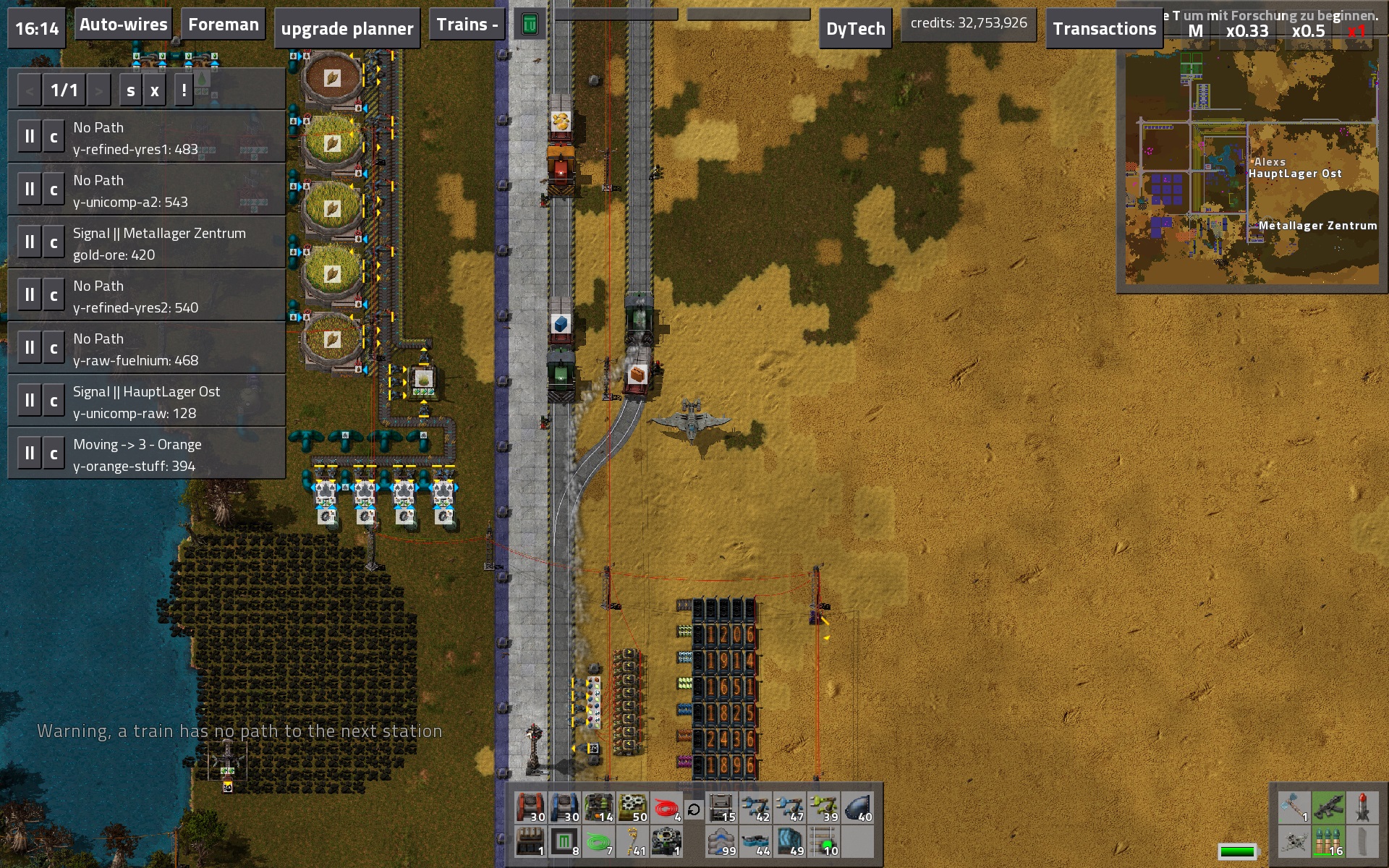Set minimap zoom to x0.5
Screen dimensions: 1389x868
tap(1308, 32)
